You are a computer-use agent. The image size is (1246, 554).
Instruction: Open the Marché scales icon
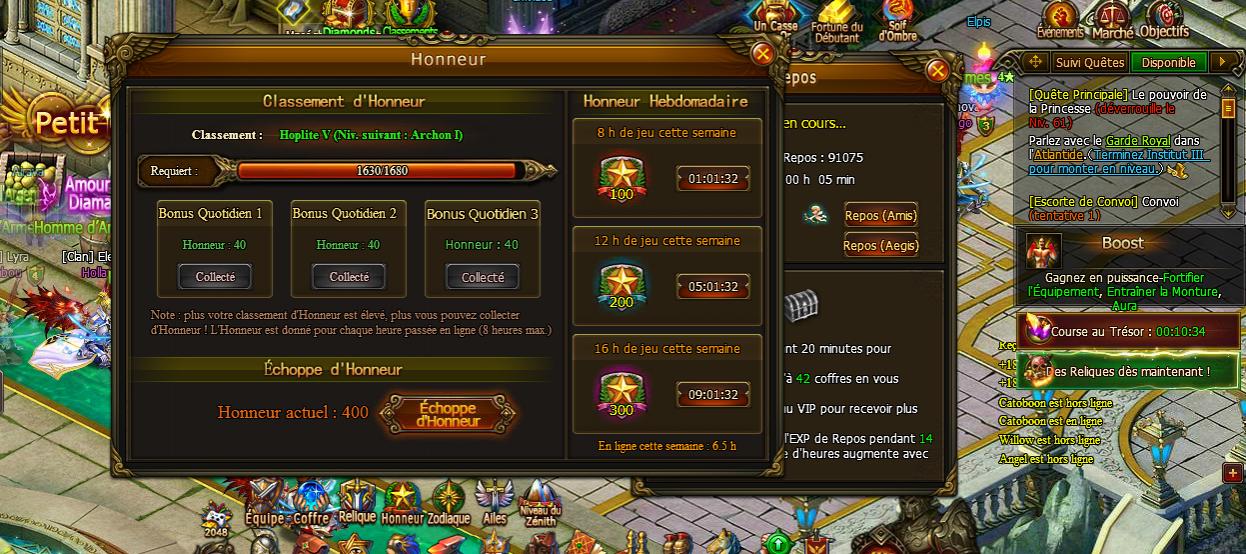(x=1112, y=19)
